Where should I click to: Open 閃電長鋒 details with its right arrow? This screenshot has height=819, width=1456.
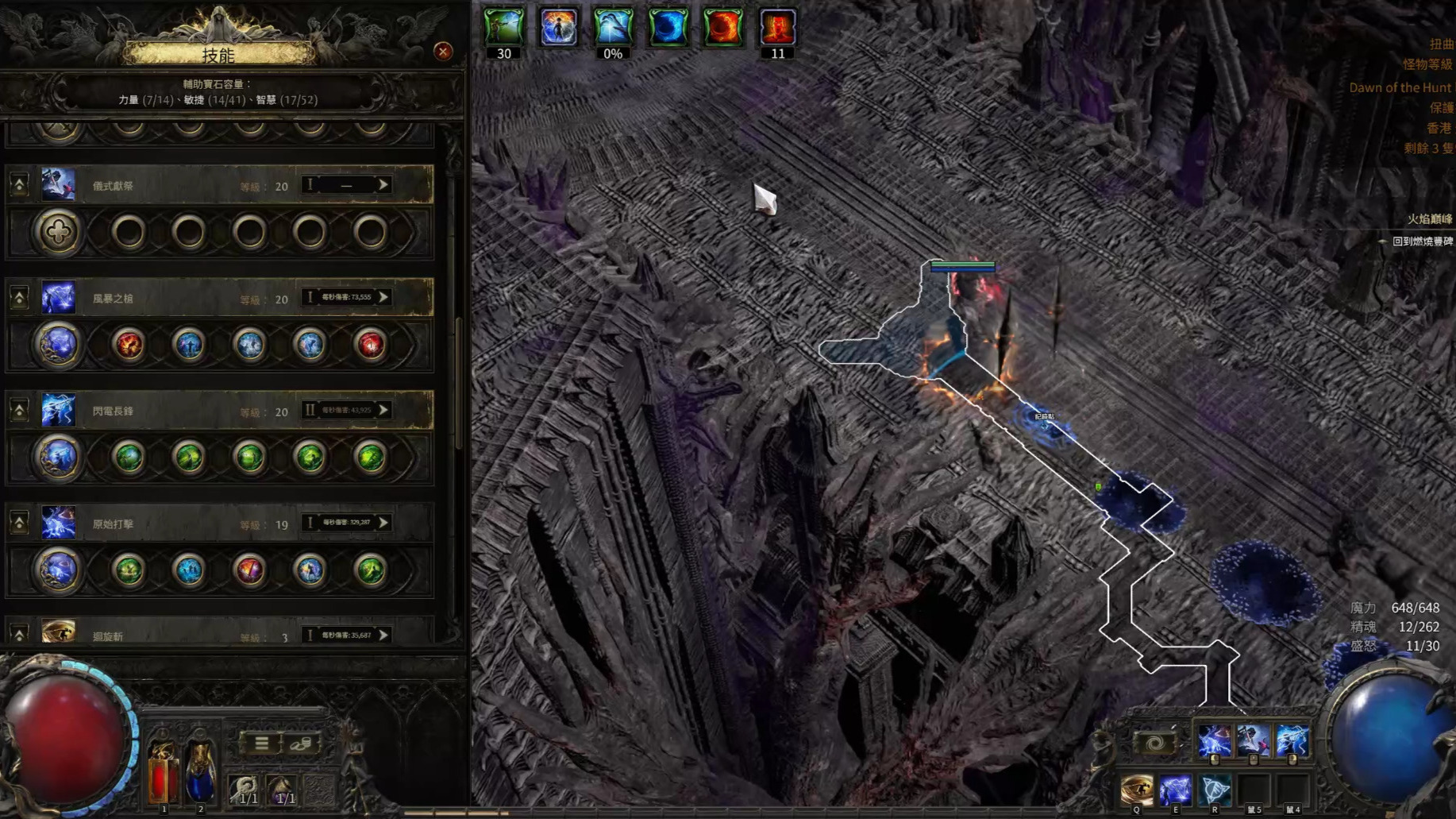pos(383,410)
